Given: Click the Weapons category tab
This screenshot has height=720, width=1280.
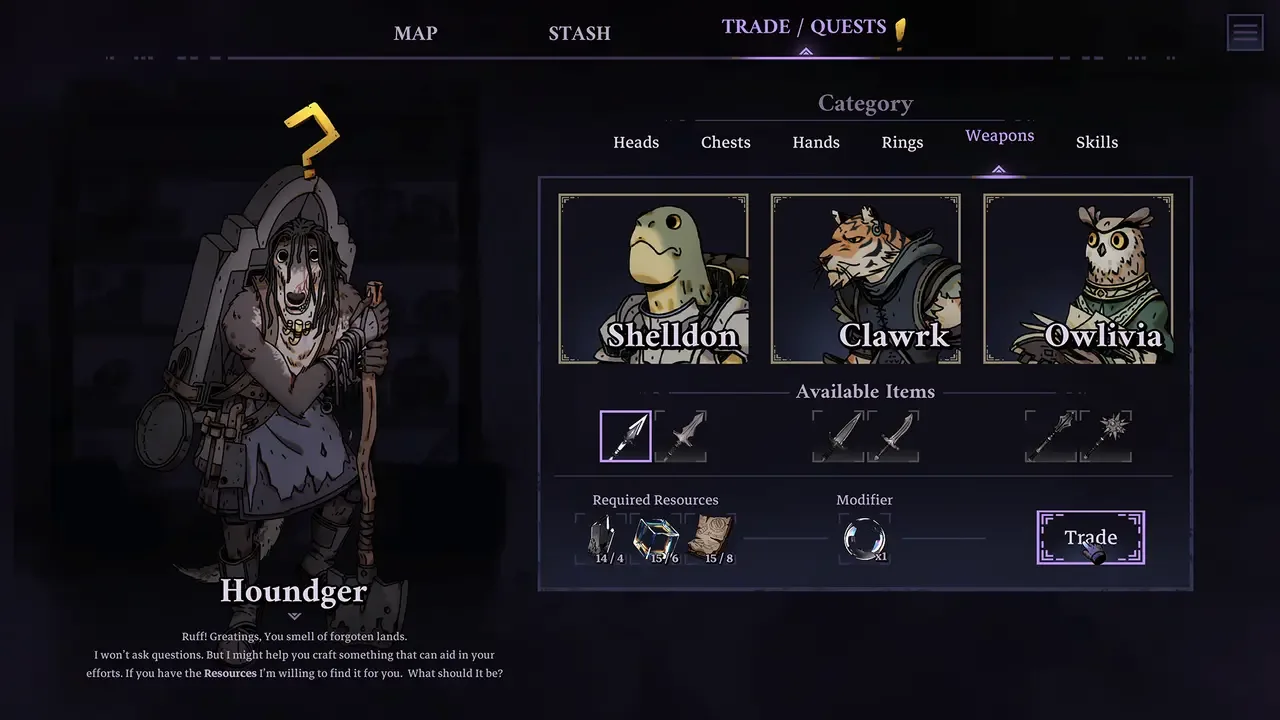Looking at the screenshot, I should (999, 136).
